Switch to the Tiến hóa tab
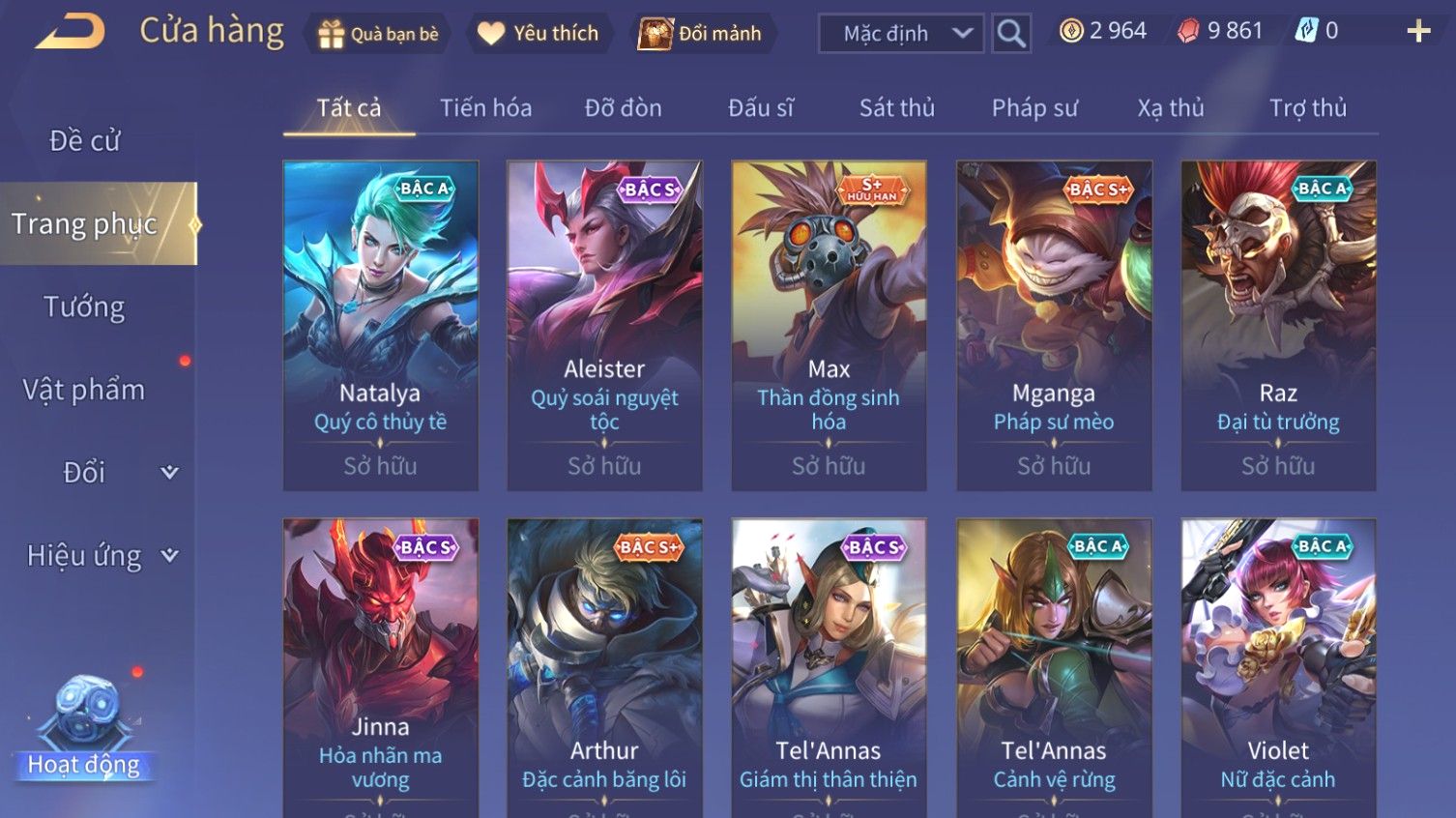 485,107
